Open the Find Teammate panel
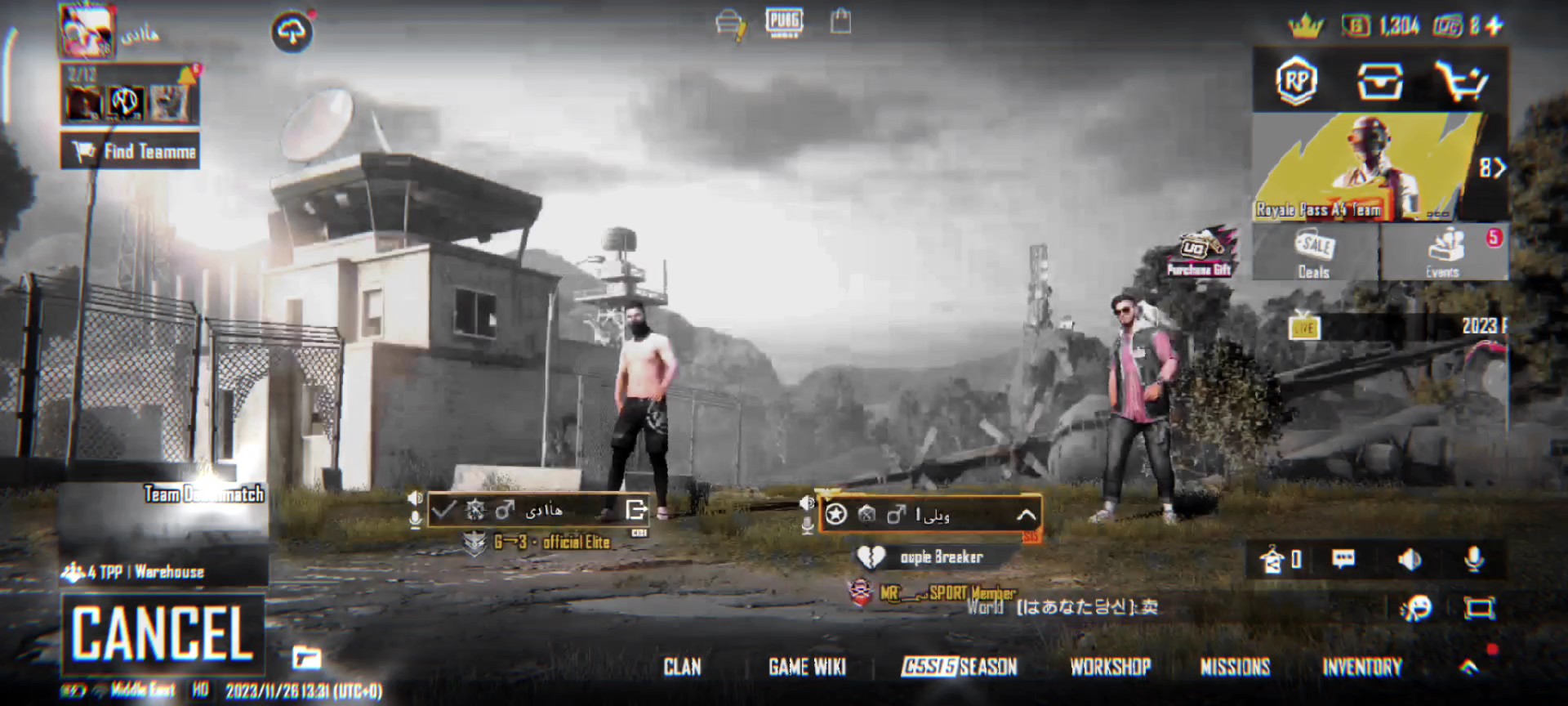This screenshot has height=706, width=1568. [131, 151]
